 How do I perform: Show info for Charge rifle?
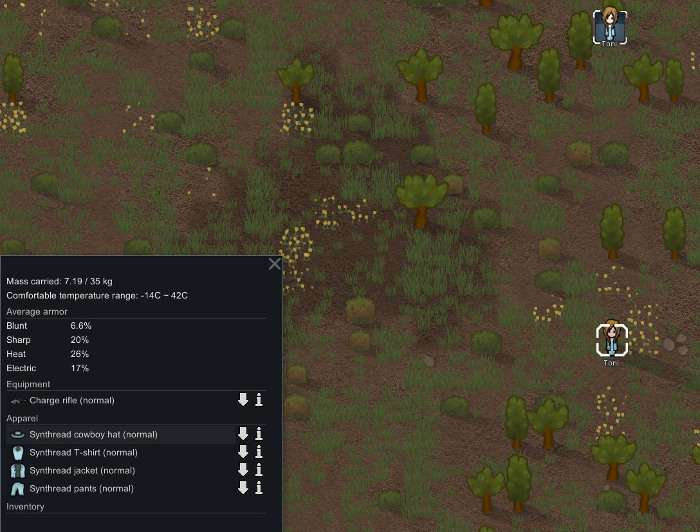coord(259,400)
